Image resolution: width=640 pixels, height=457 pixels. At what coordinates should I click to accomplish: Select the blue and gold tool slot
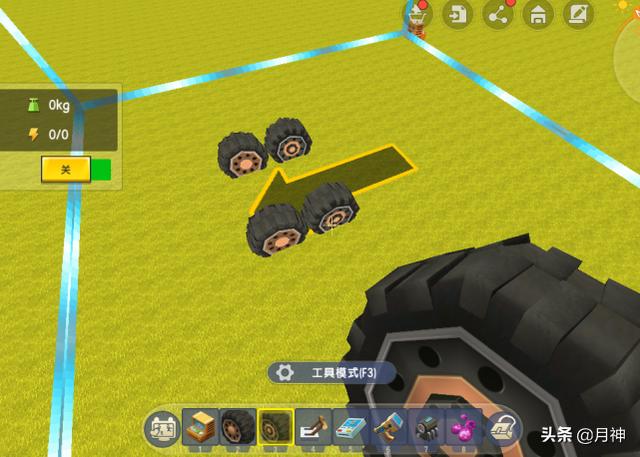(x=389, y=427)
